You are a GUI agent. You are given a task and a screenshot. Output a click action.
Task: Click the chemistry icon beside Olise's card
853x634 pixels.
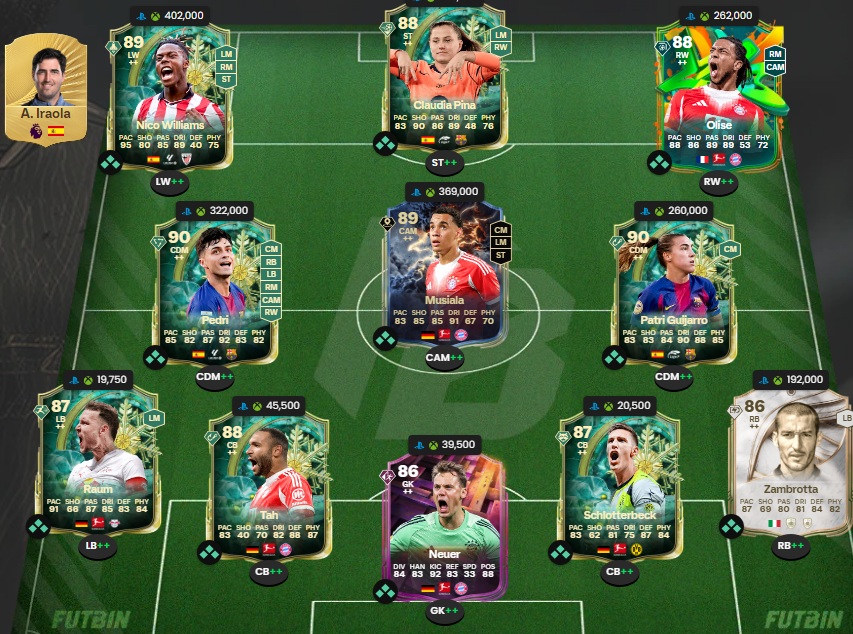coord(658,162)
